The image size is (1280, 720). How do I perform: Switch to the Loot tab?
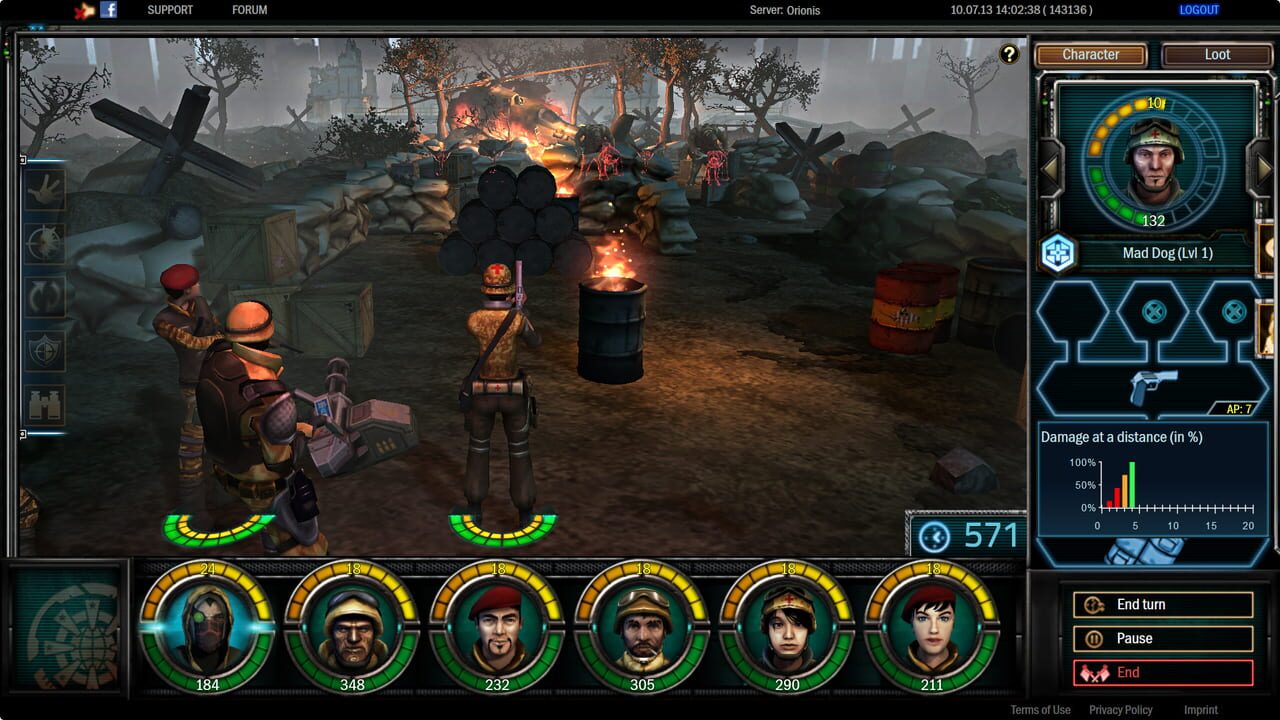[1217, 55]
